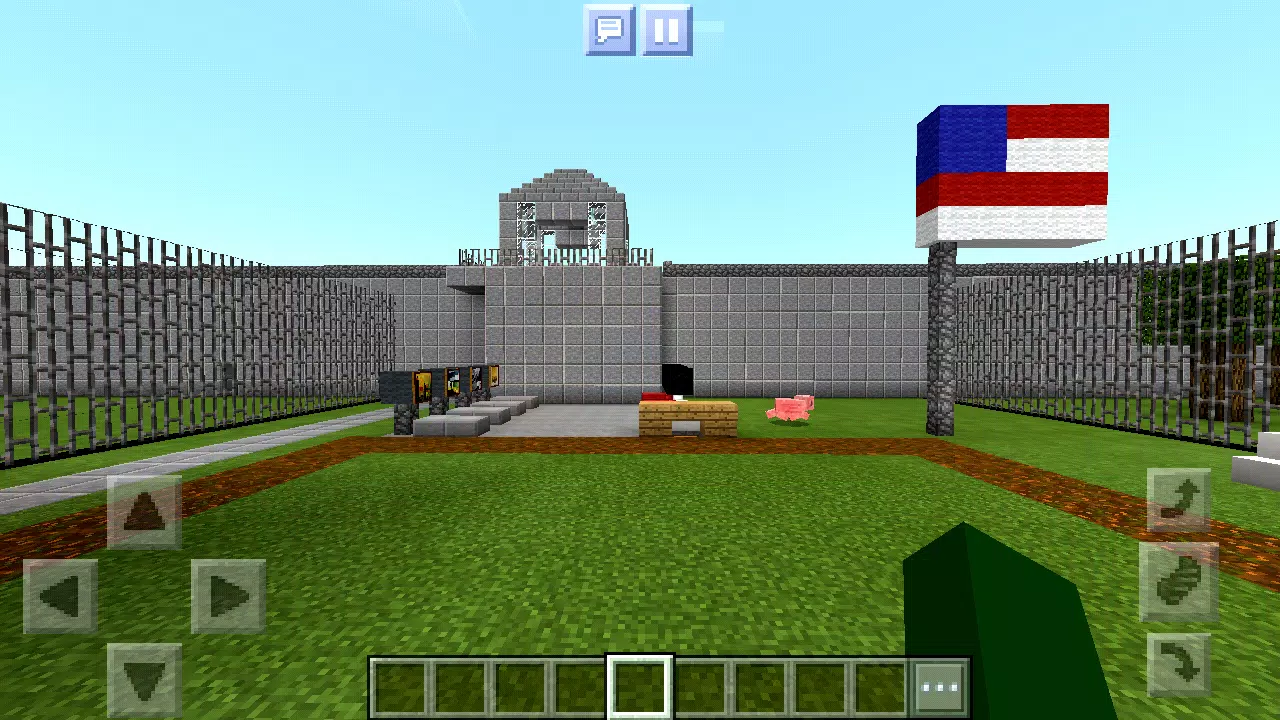Select the last empty hotbar slot before the dots
Viewport: 1280px width, 720px height.
(x=880, y=685)
